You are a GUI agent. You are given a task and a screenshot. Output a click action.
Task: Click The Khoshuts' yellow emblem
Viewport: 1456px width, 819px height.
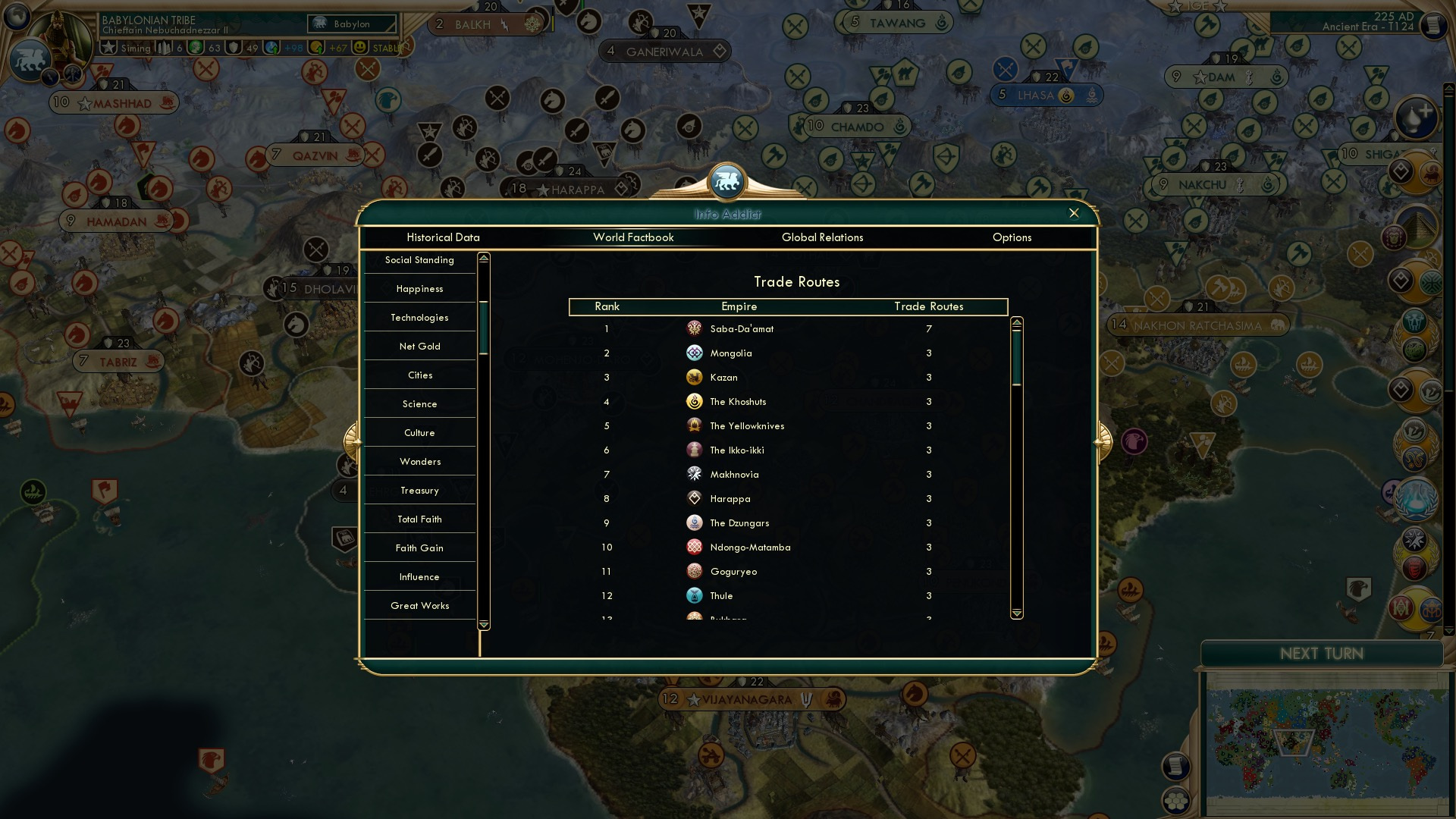tap(695, 401)
